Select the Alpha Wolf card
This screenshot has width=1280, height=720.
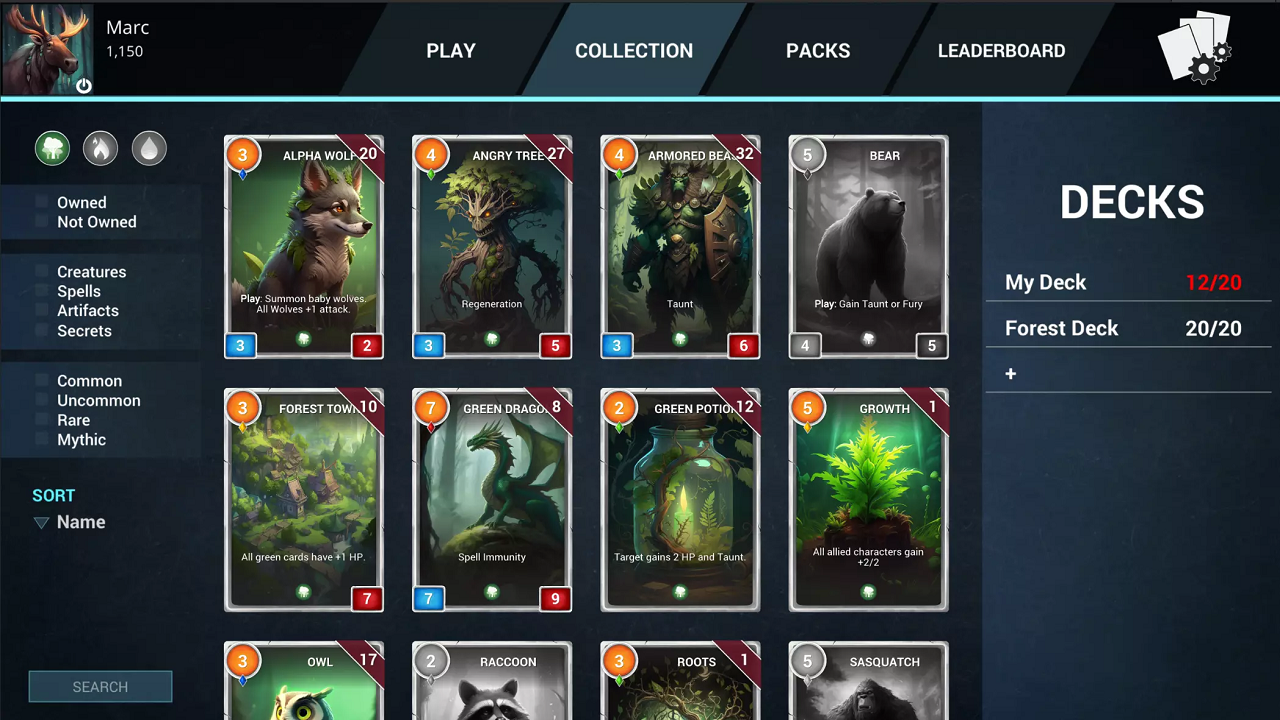point(304,246)
